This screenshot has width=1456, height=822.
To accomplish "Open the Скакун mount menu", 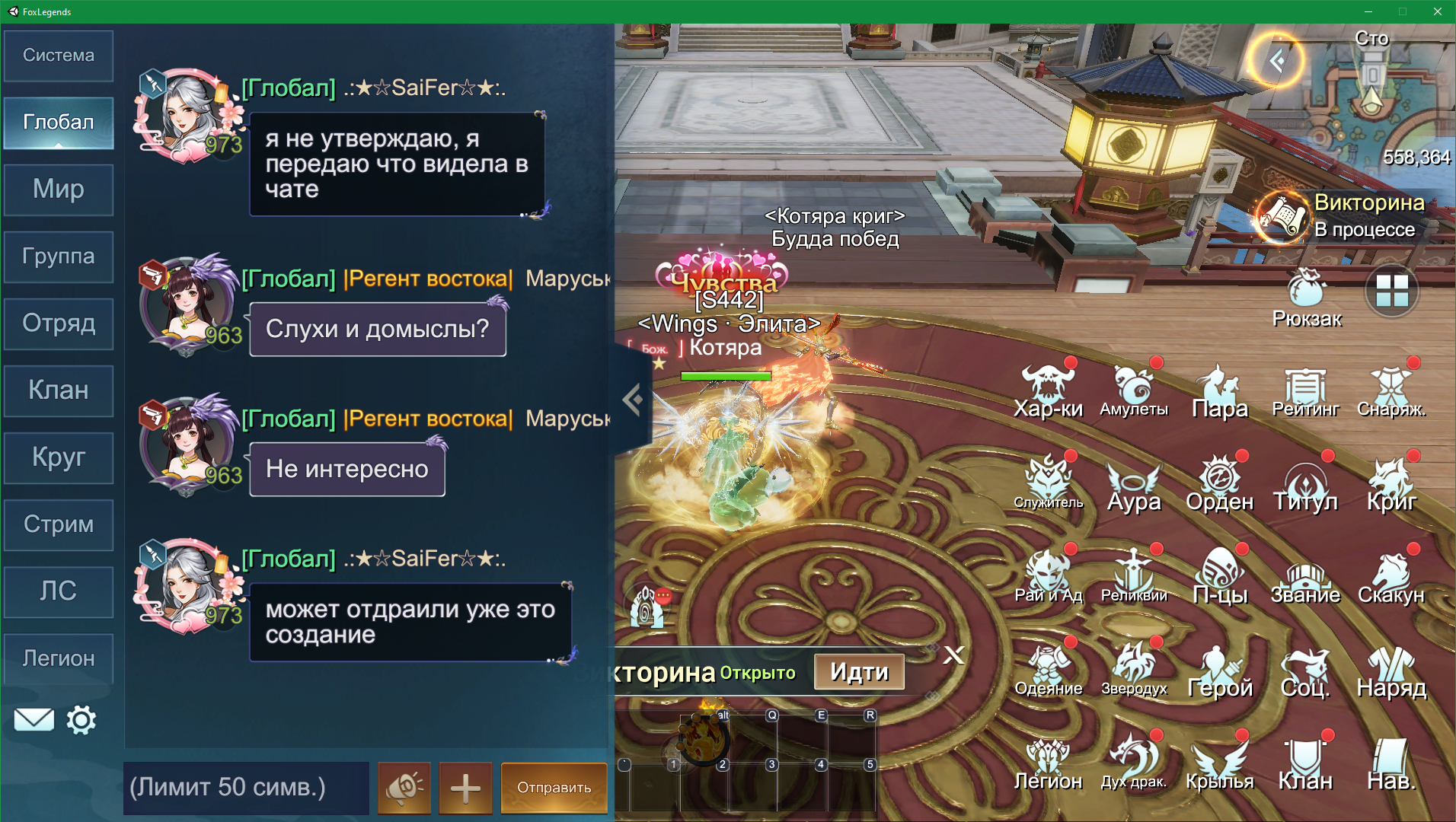I will click(1391, 578).
